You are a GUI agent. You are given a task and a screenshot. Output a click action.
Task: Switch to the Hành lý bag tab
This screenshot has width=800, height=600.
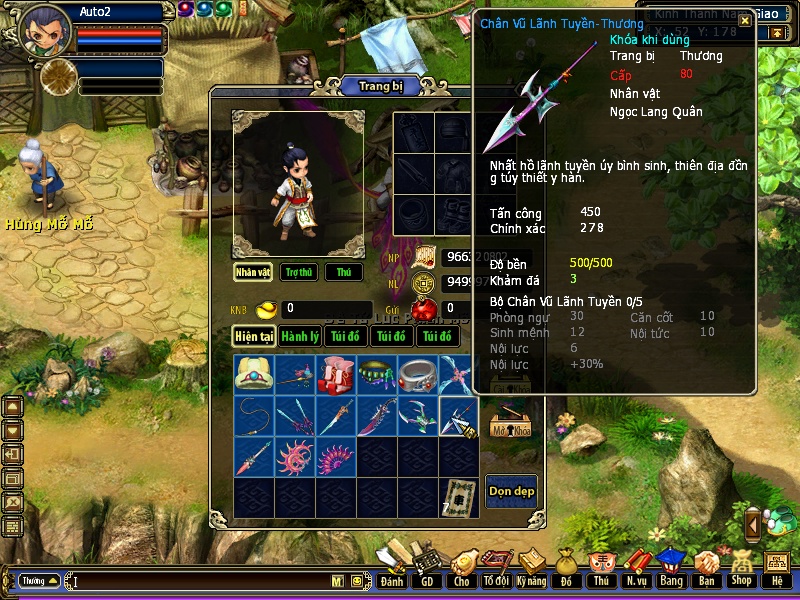tap(300, 336)
